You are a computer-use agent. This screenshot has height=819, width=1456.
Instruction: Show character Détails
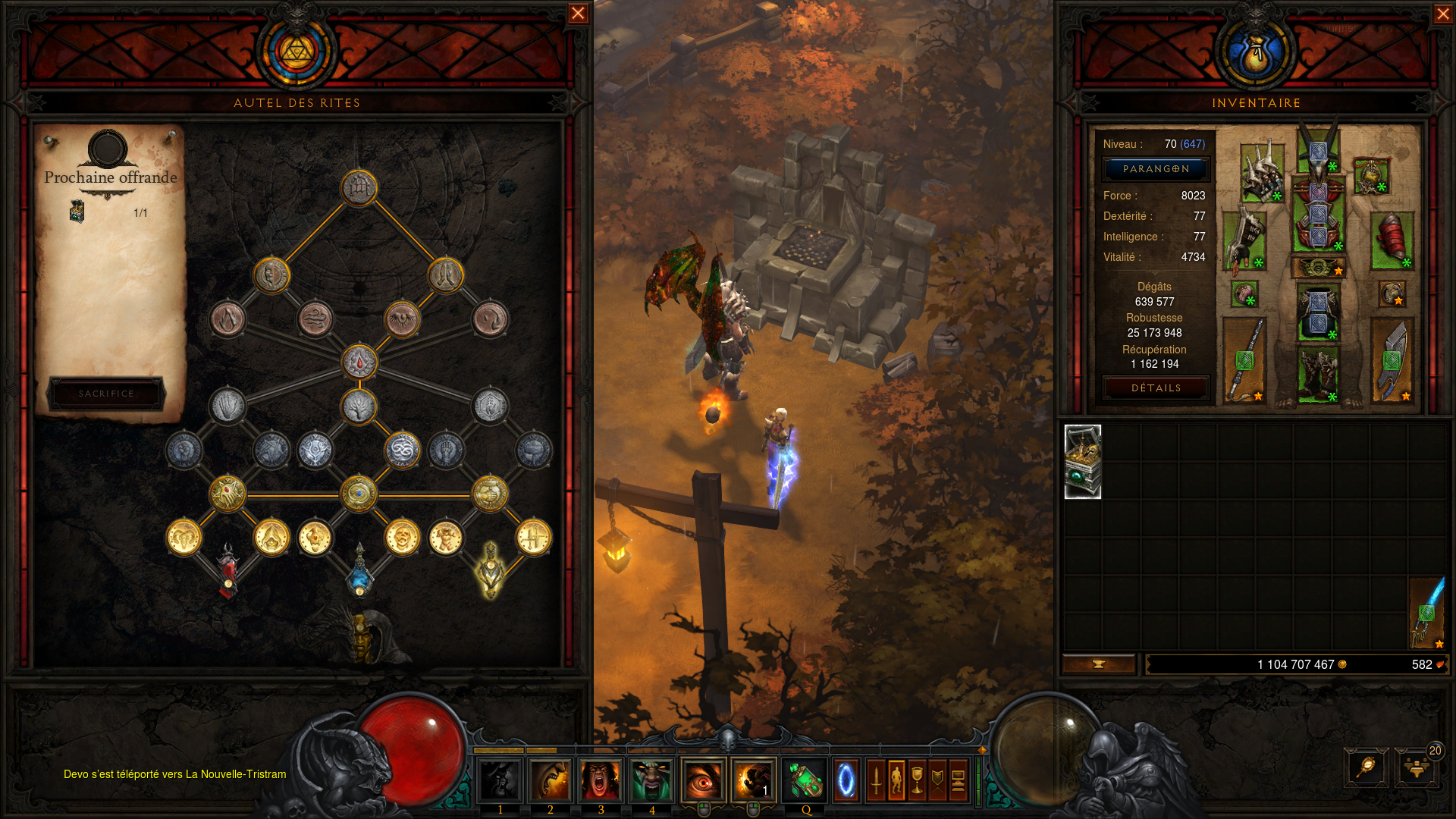tap(1156, 388)
